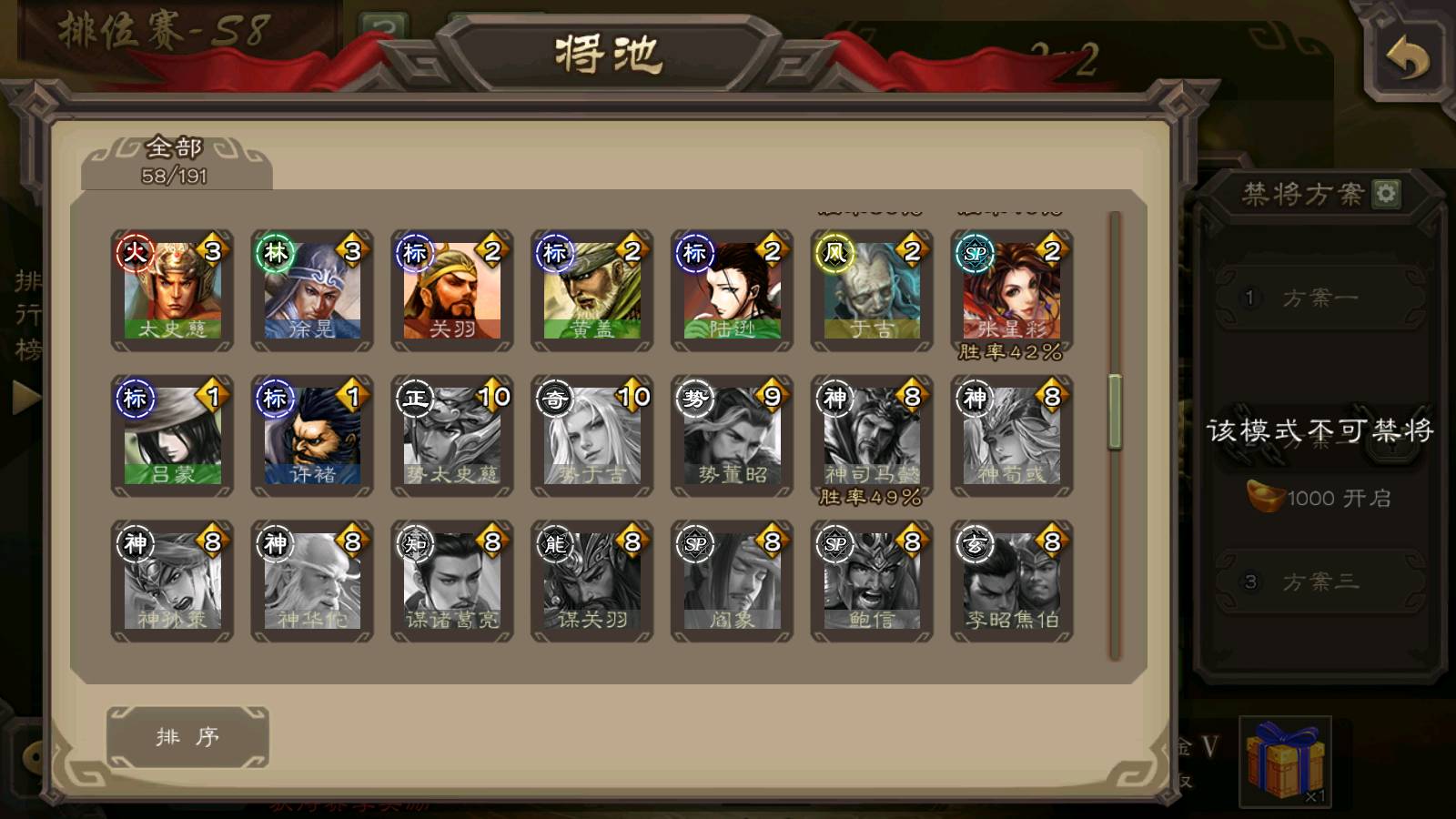The image size is (1456, 819).
Task: Select ban scheme 方案一
Action: click(1319, 298)
